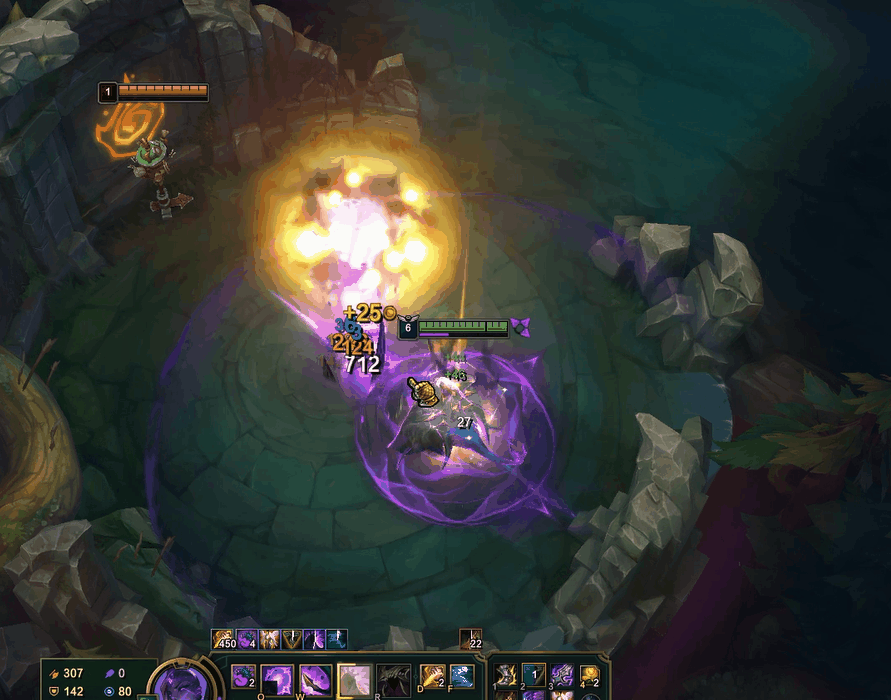Select the dark teal item in slot 2
Image resolution: width=891 pixels, height=700 pixels.
(534, 677)
